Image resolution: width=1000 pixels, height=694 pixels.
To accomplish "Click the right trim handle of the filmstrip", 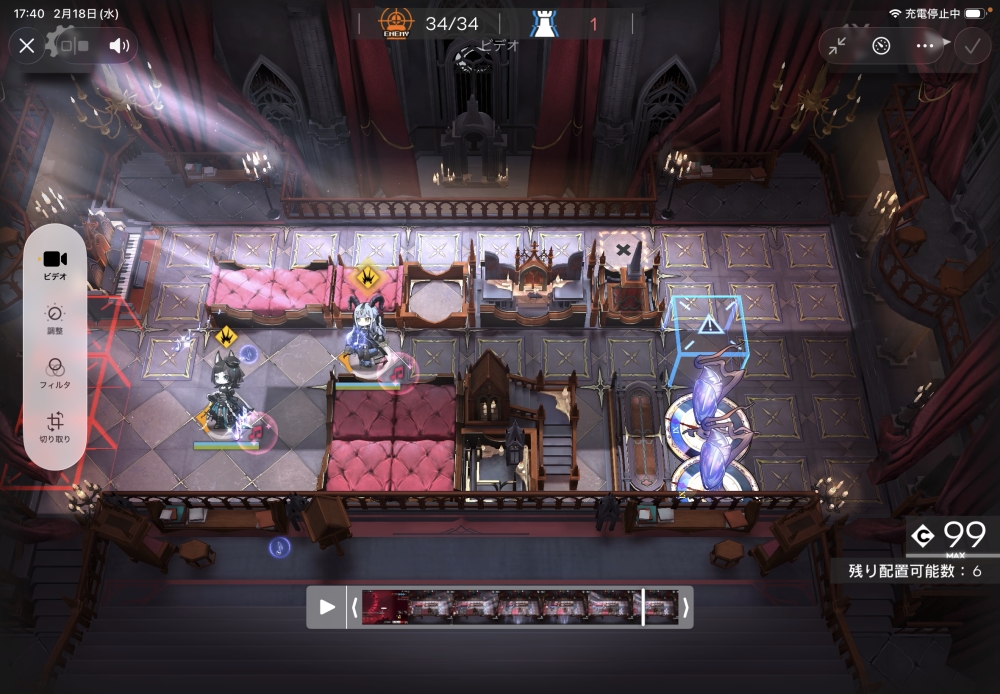I will click(x=686, y=607).
